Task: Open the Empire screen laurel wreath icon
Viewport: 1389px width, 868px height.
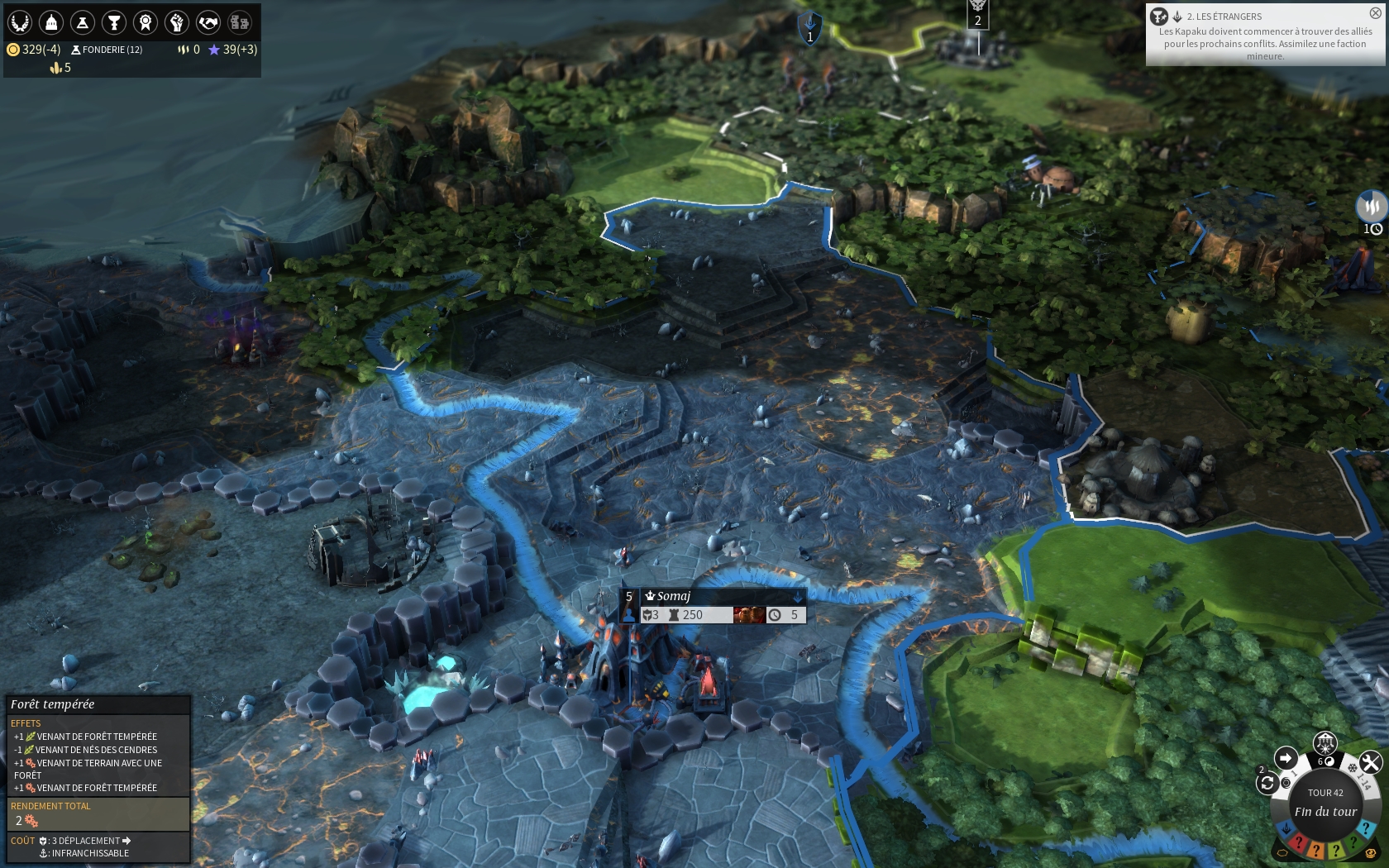Action: click(x=20, y=22)
